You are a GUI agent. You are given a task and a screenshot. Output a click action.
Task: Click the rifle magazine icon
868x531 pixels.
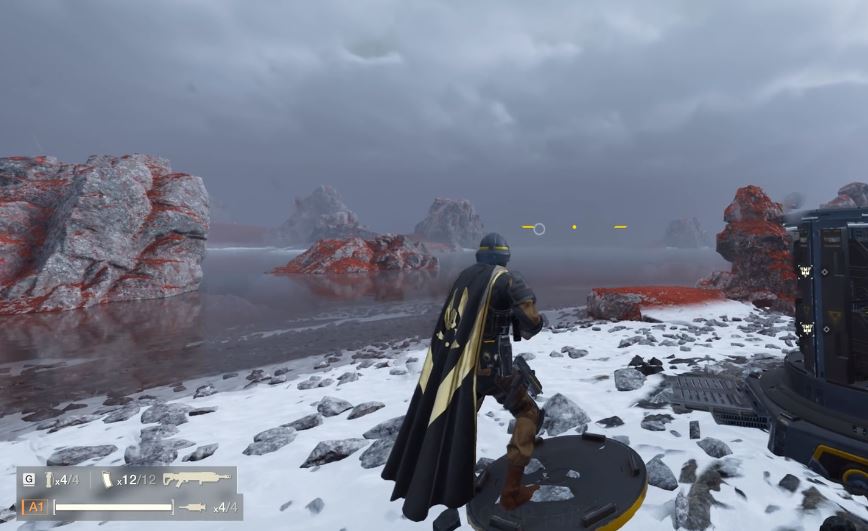pos(106,480)
